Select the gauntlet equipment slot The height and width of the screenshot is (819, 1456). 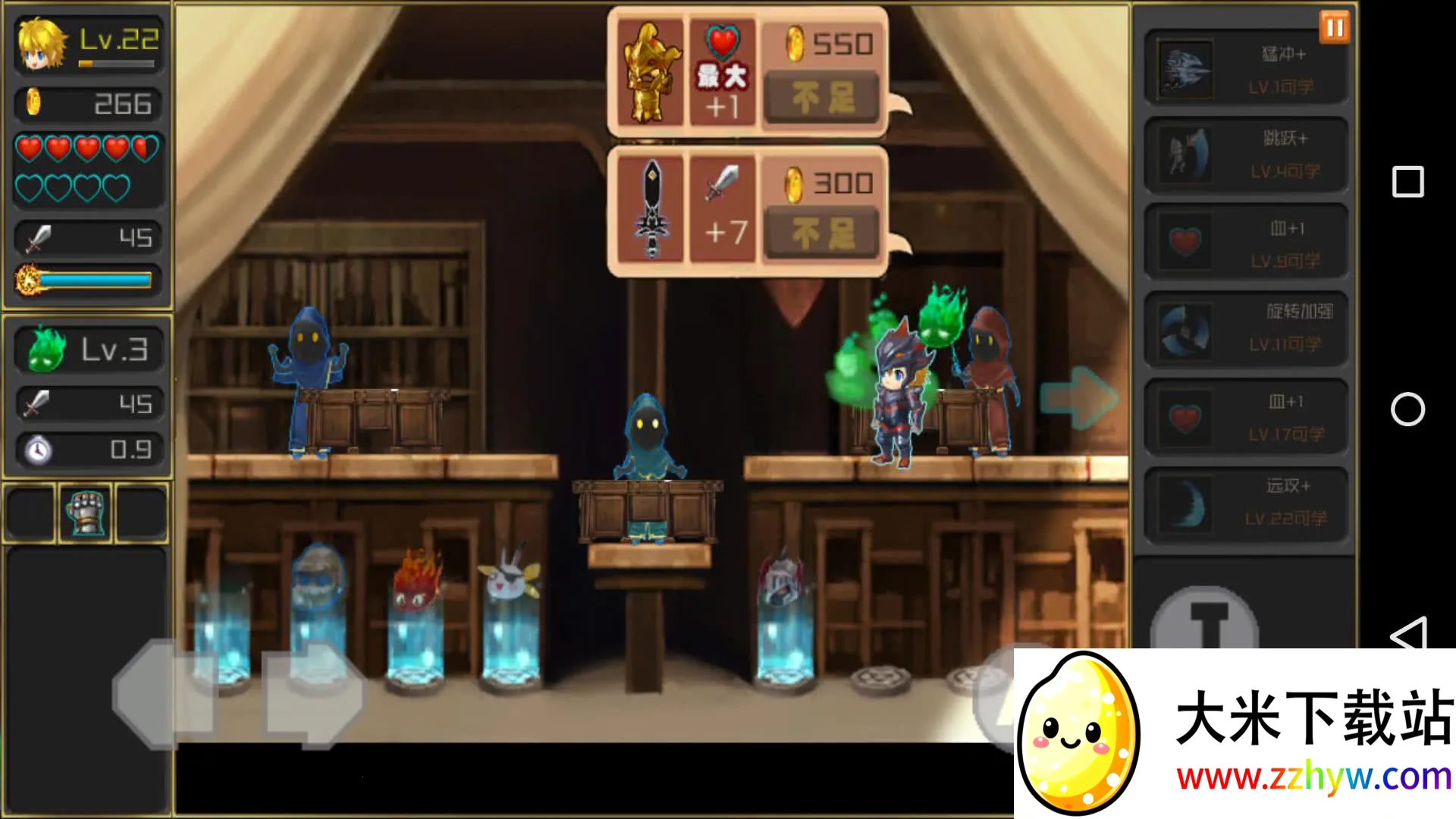tap(86, 513)
